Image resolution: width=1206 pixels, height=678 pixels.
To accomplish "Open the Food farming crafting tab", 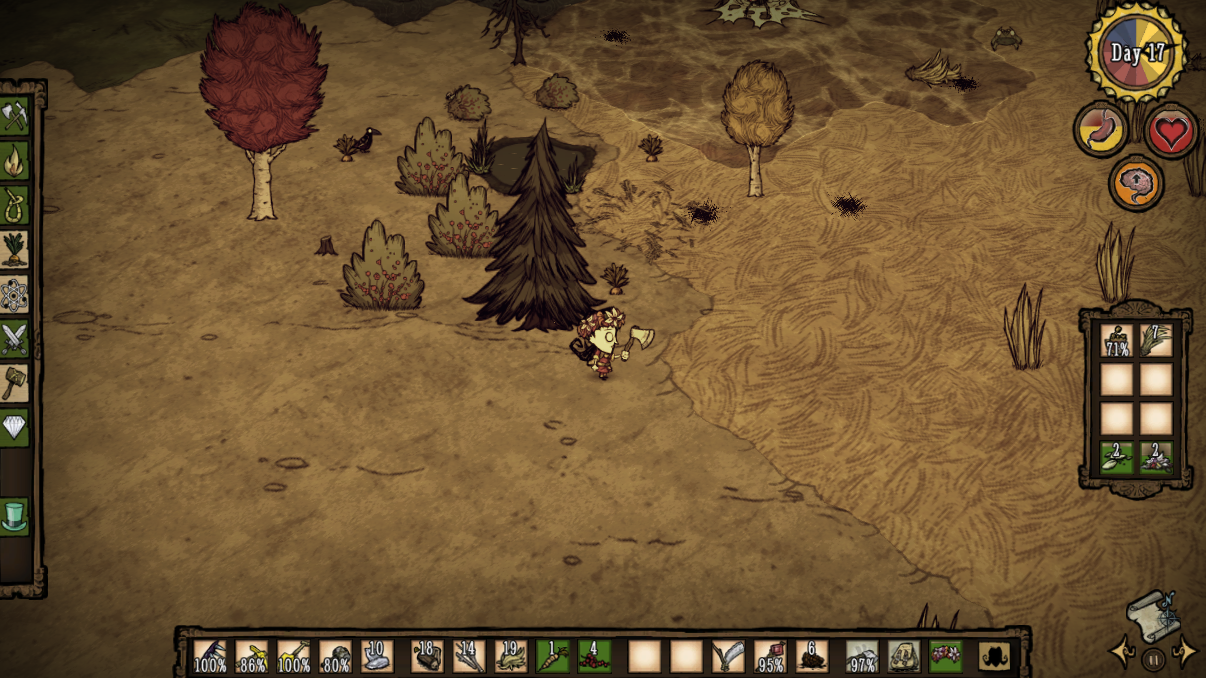I will [14, 248].
